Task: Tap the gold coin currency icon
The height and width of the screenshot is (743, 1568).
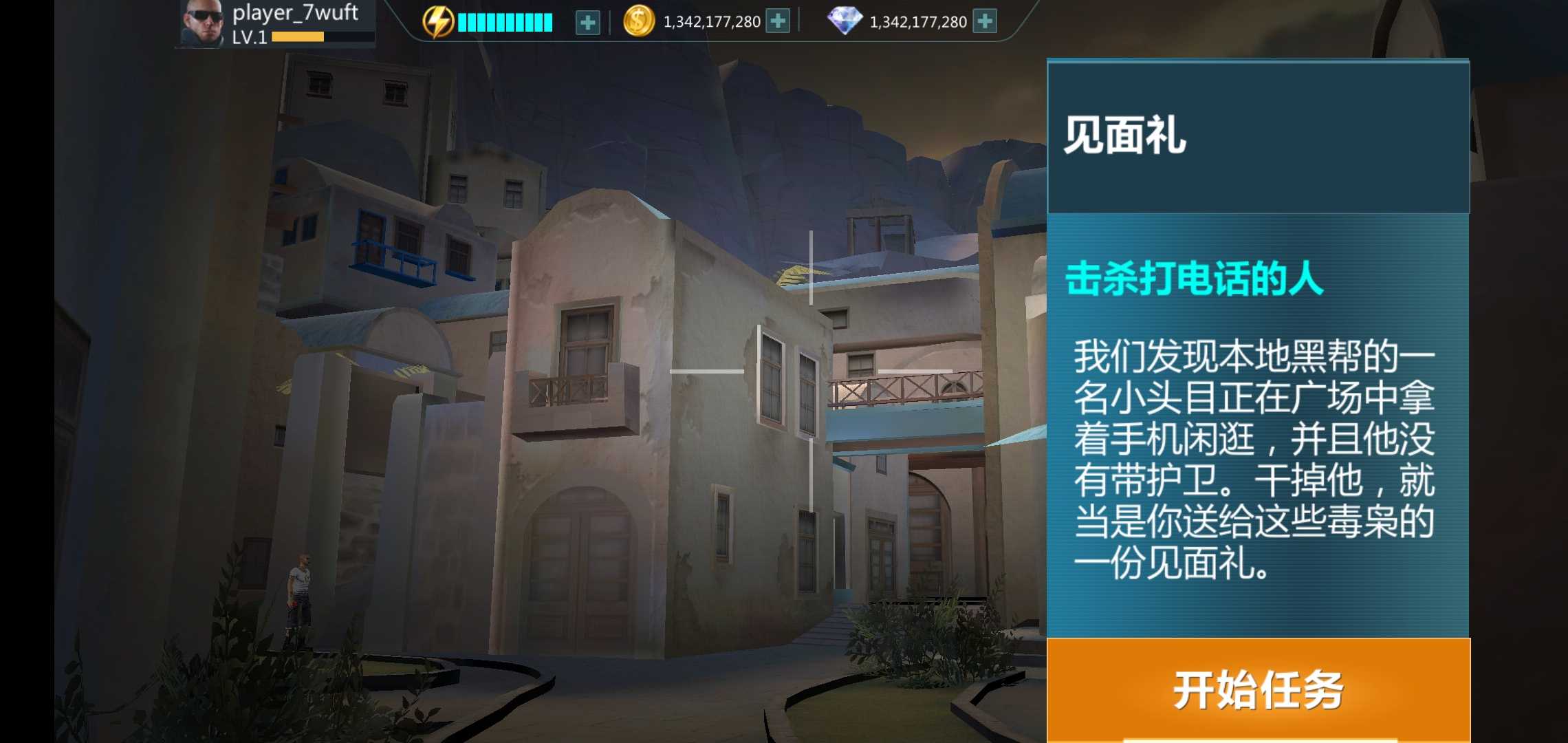Action: coord(640,21)
